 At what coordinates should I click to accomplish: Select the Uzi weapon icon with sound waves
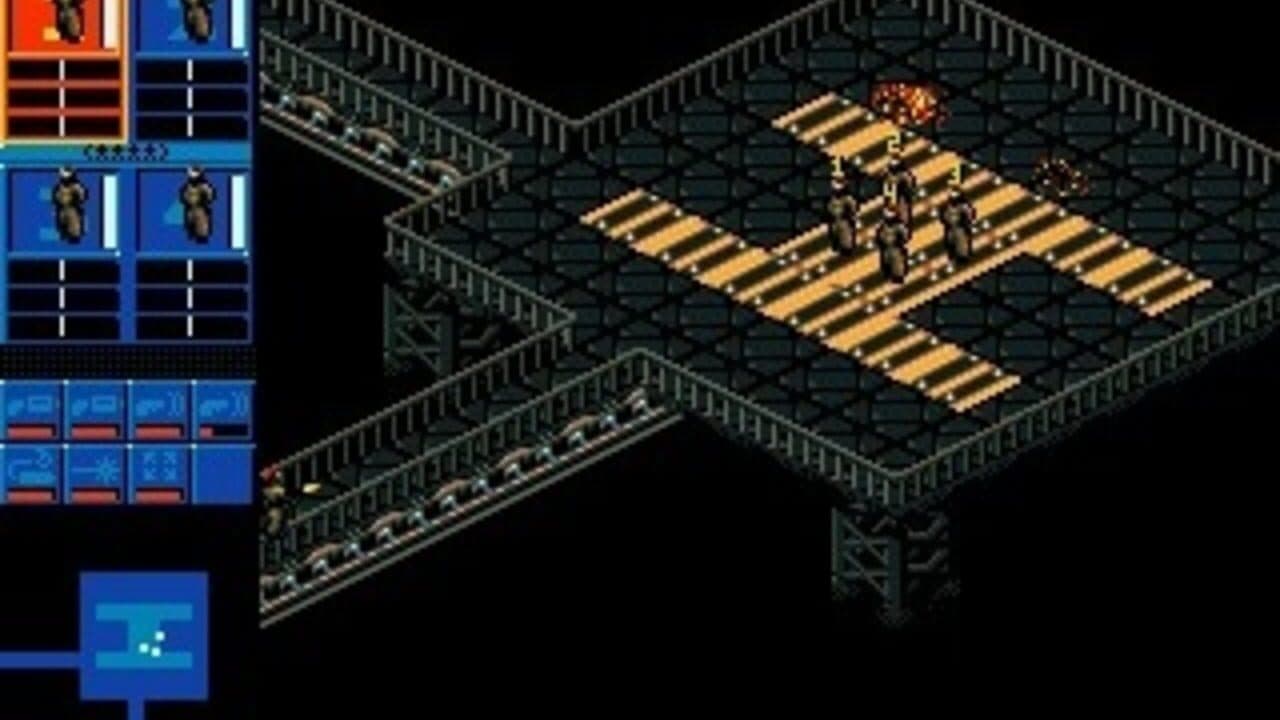coord(158,403)
